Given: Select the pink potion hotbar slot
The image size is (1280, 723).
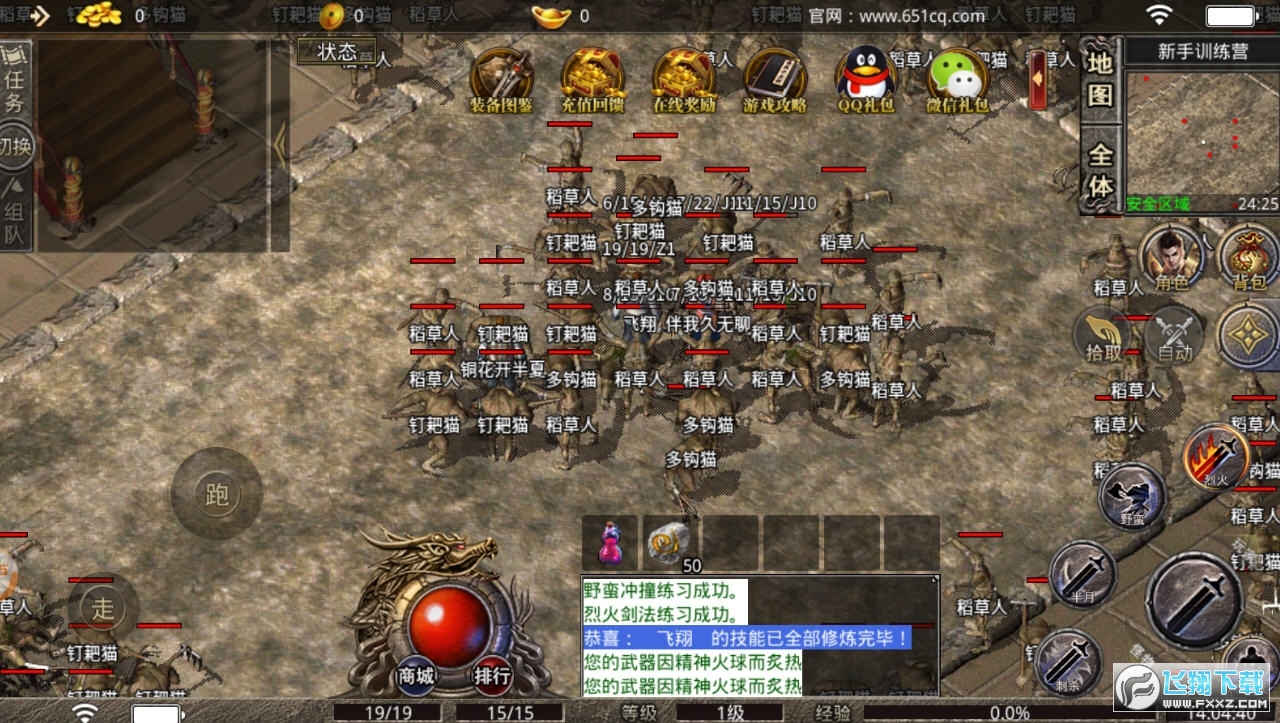Looking at the screenshot, I should 609,543.
